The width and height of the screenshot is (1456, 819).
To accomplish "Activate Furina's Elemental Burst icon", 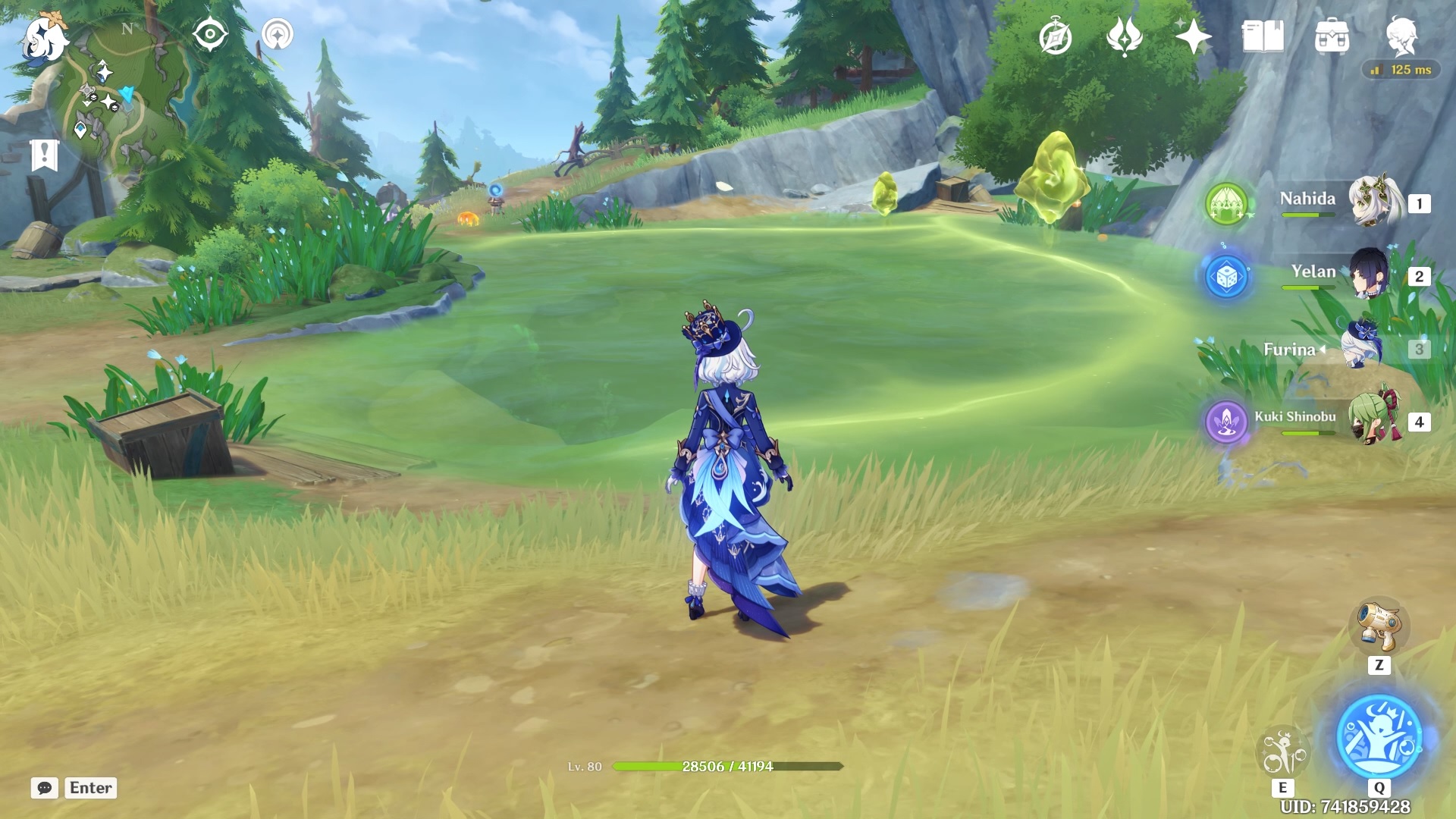I will (1379, 736).
